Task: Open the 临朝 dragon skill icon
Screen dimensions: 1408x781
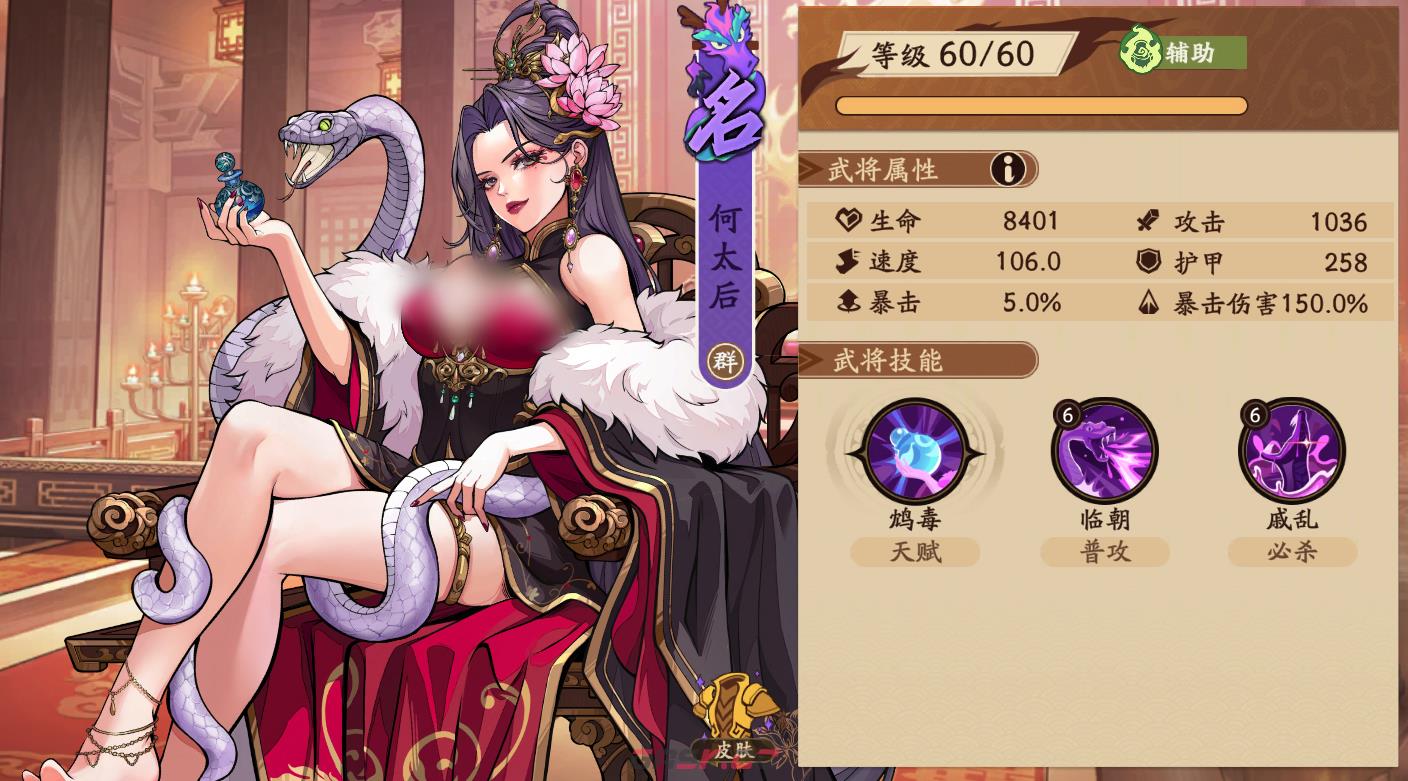Action: [1103, 450]
